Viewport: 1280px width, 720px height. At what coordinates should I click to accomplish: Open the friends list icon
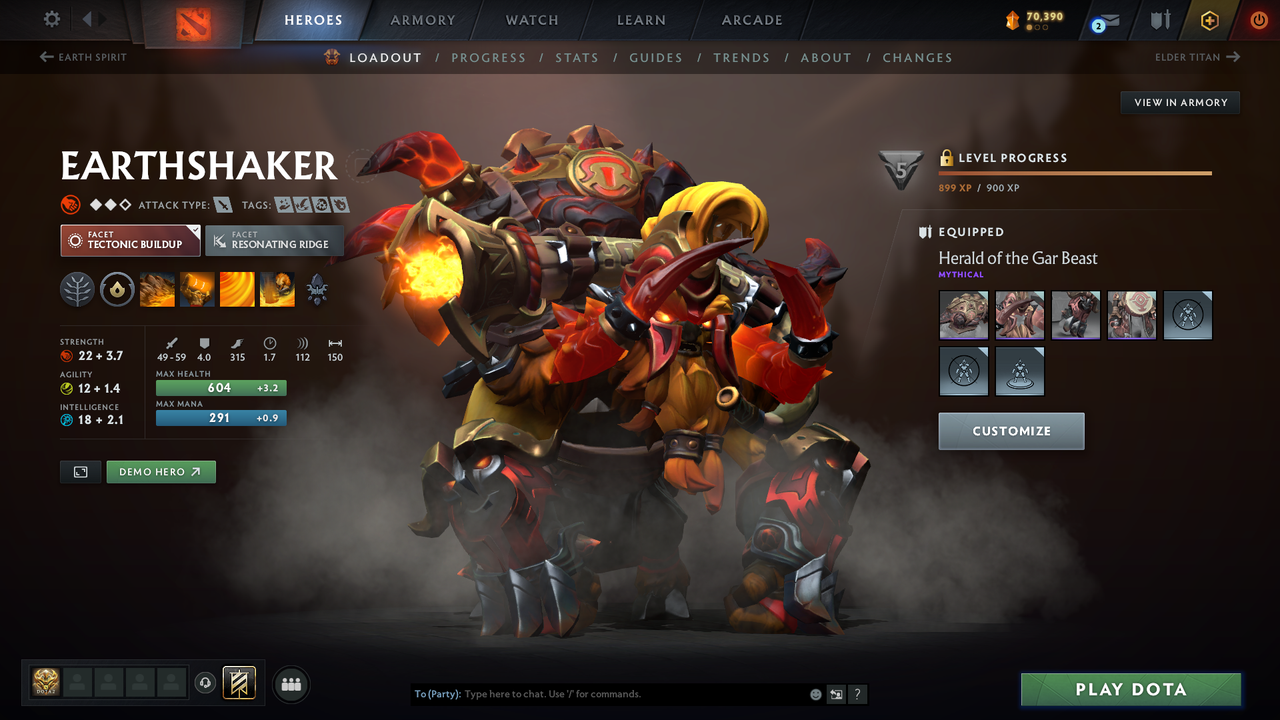[290, 683]
